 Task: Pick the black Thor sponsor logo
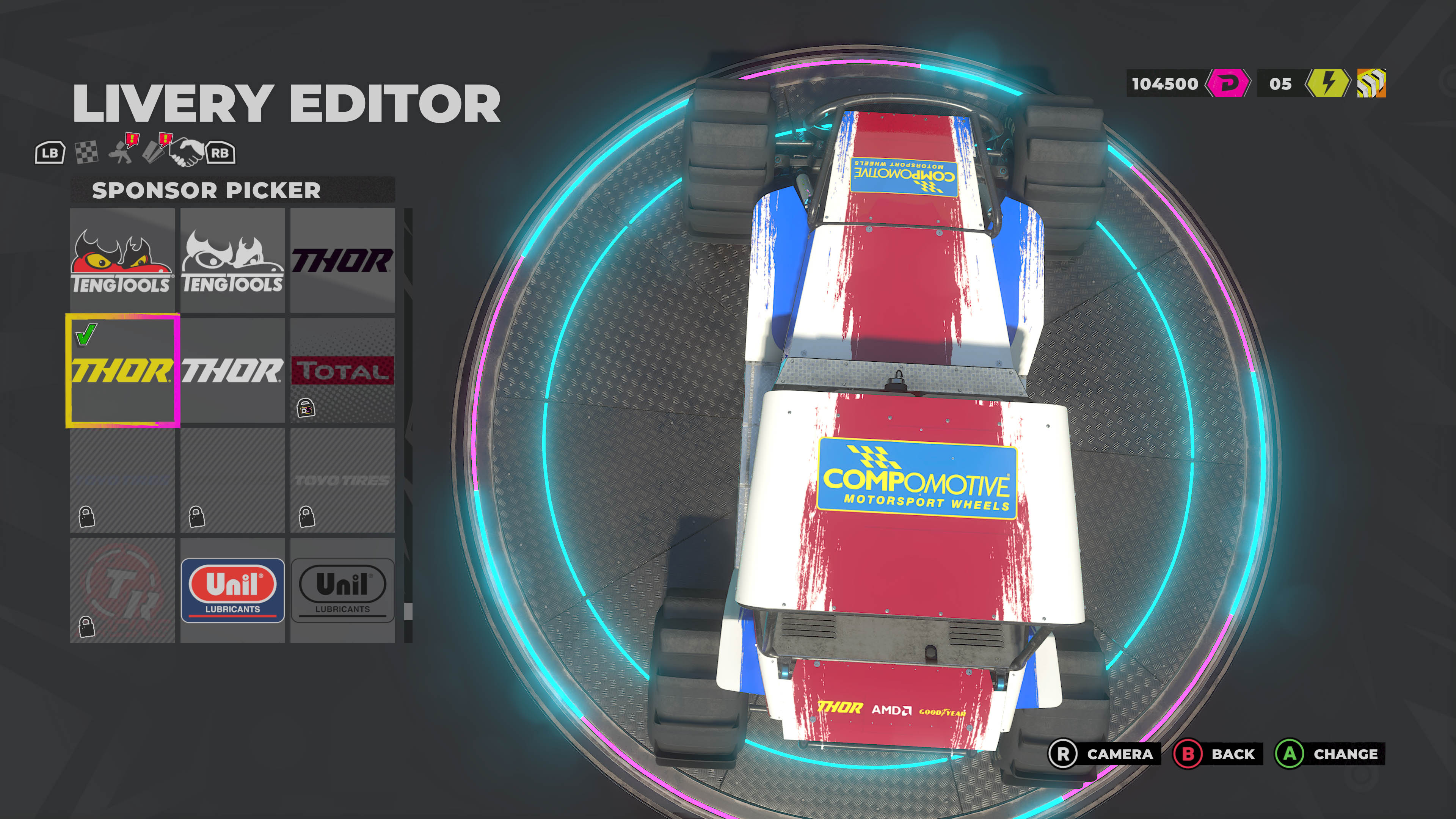[x=342, y=260]
